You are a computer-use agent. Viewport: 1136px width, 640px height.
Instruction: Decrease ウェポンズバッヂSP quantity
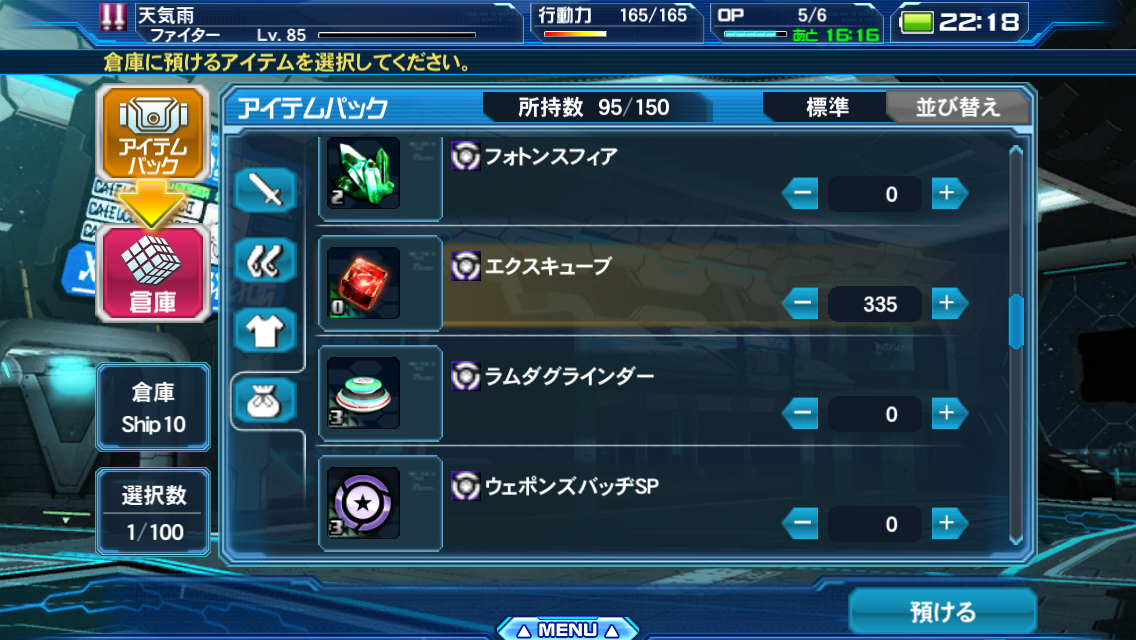pyautogui.click(x=801, y=523)
